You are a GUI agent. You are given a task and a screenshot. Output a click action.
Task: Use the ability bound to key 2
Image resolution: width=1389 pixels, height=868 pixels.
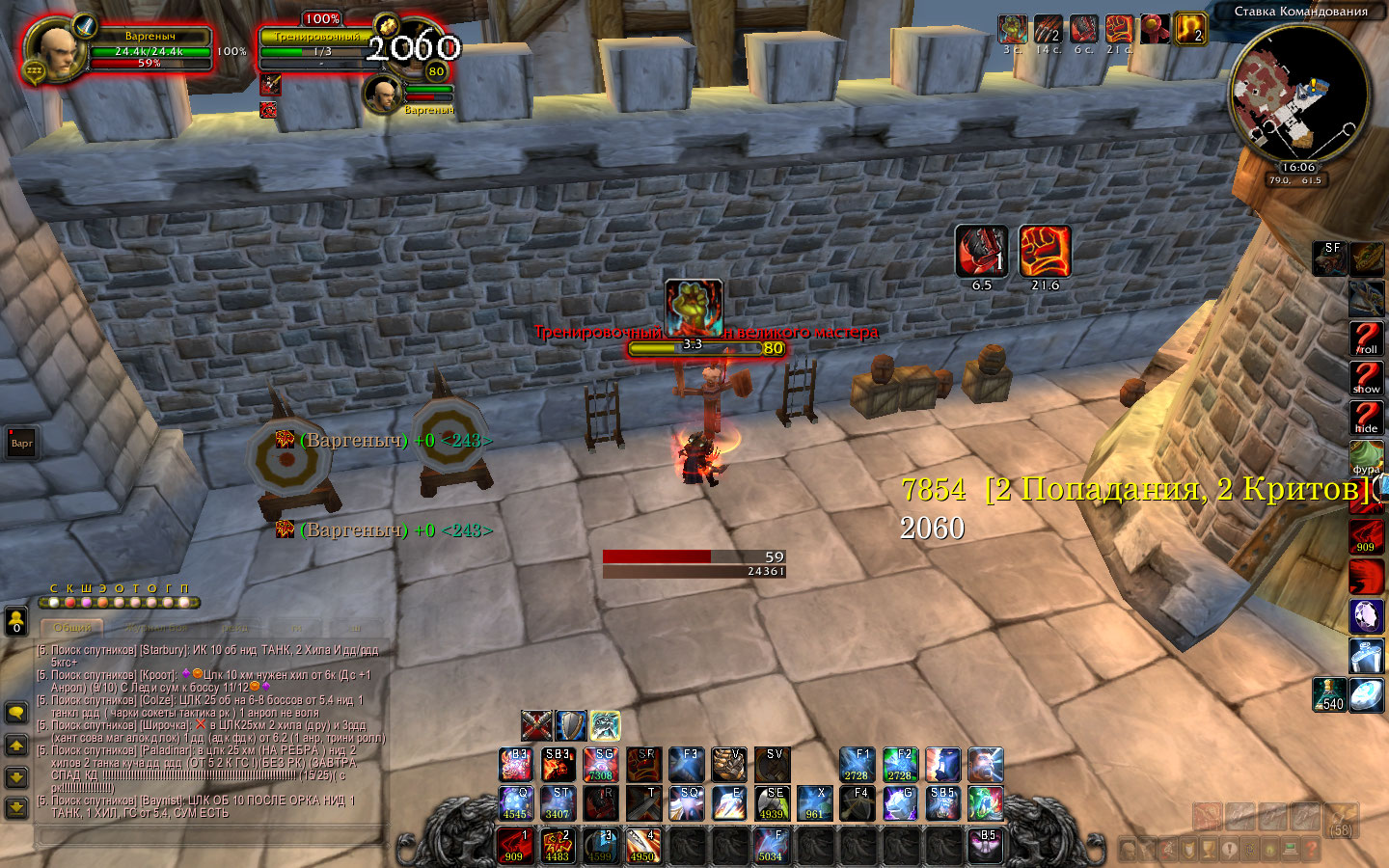click(x=558, y=846)
